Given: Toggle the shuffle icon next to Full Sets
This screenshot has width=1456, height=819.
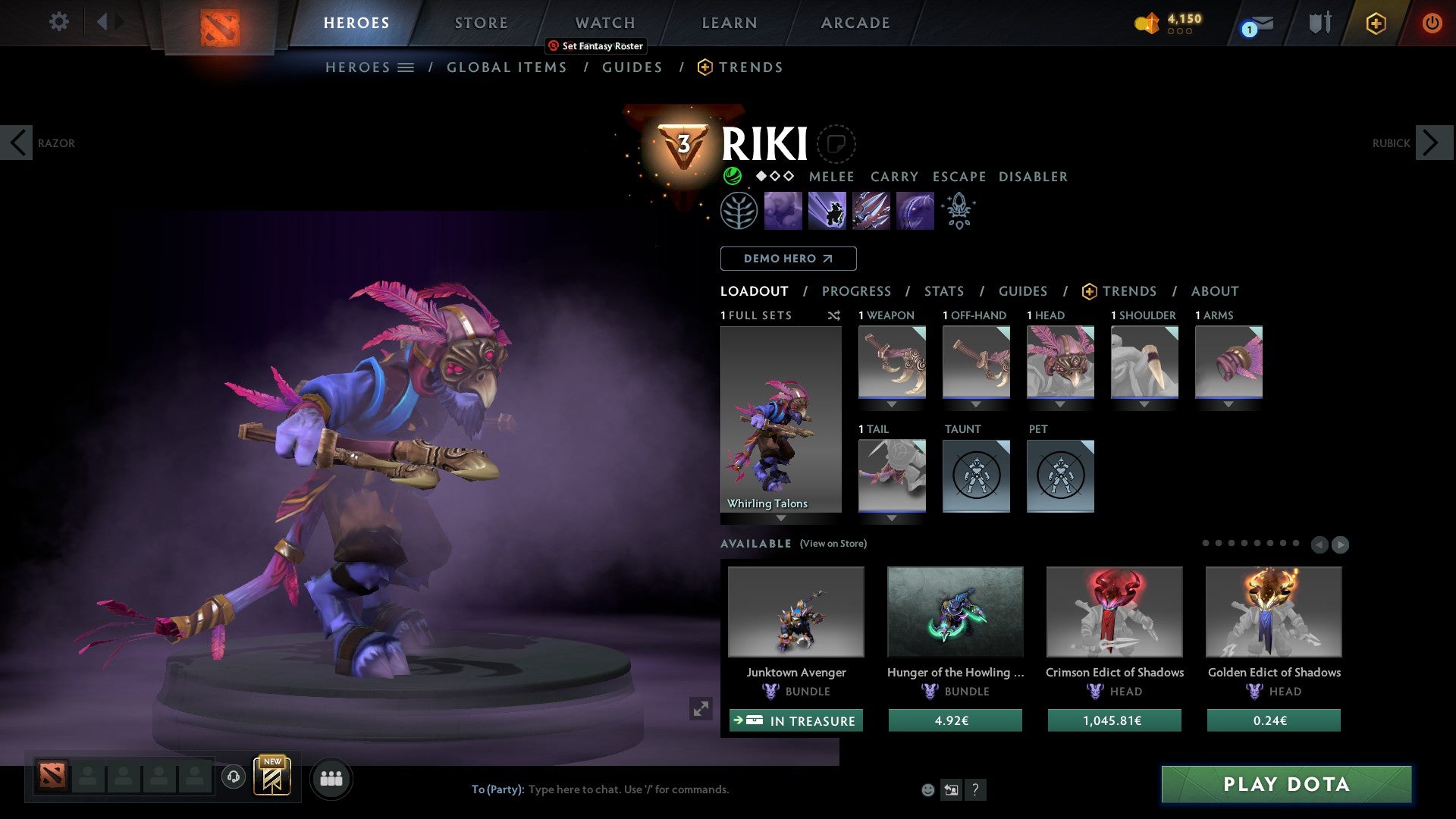Looking at the screenshot, I should [x=834, y=315].
